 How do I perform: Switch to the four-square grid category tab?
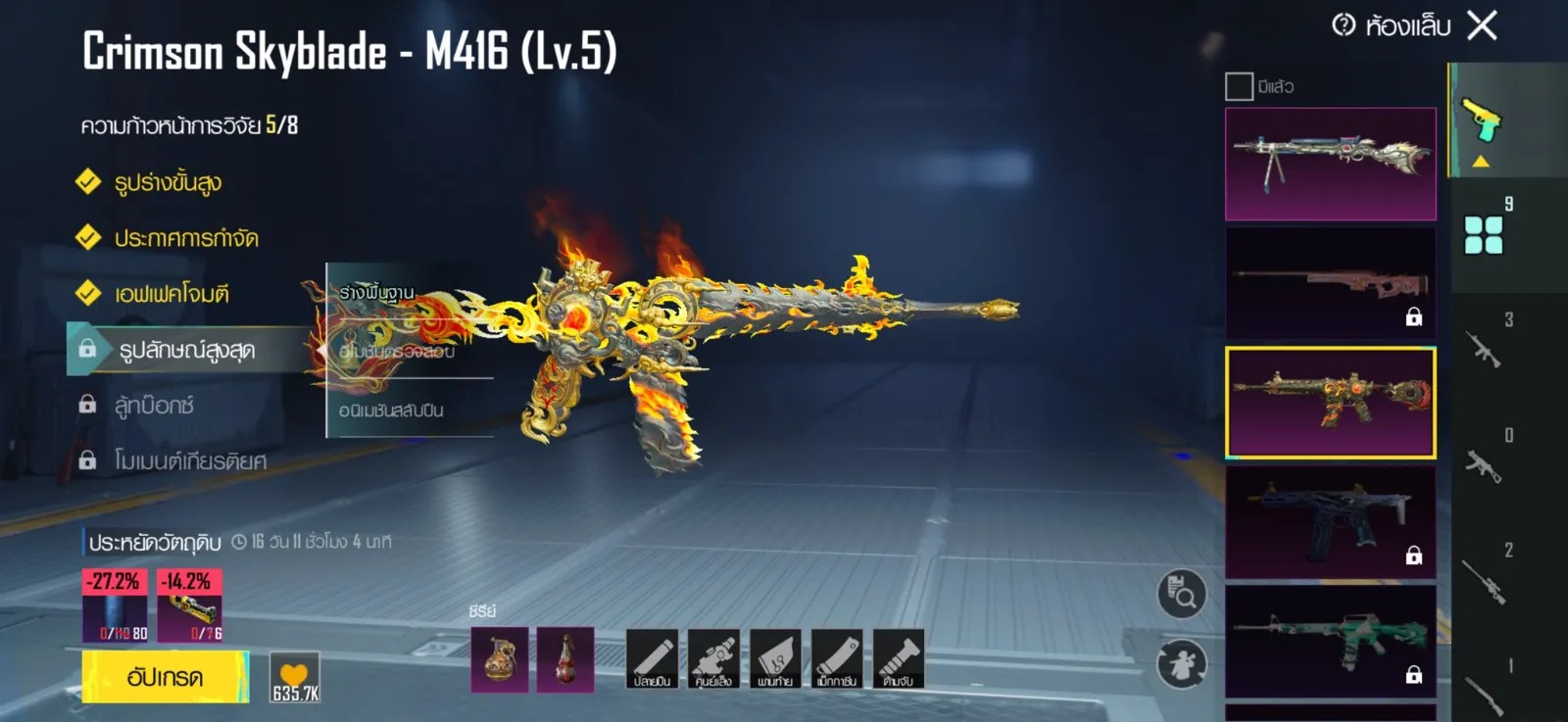1483,235
